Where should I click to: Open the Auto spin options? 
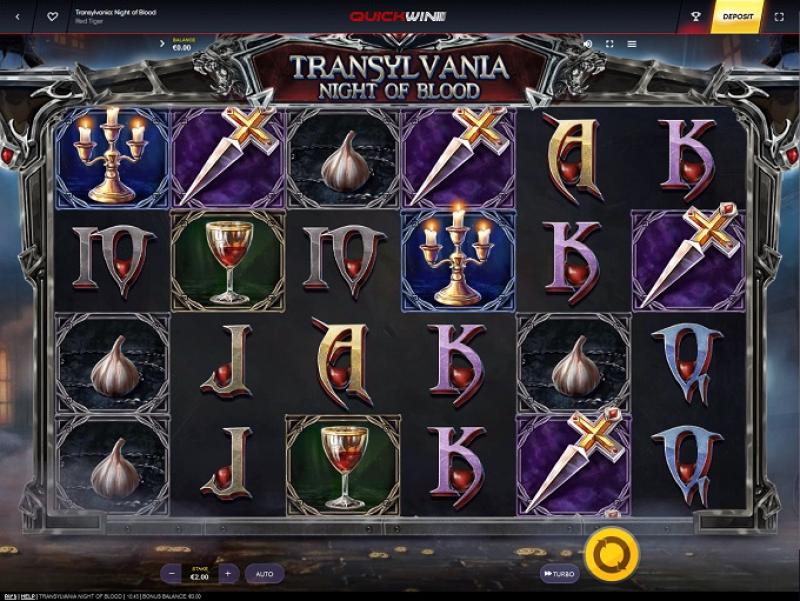pyautogui.click(x=264, y=574)
